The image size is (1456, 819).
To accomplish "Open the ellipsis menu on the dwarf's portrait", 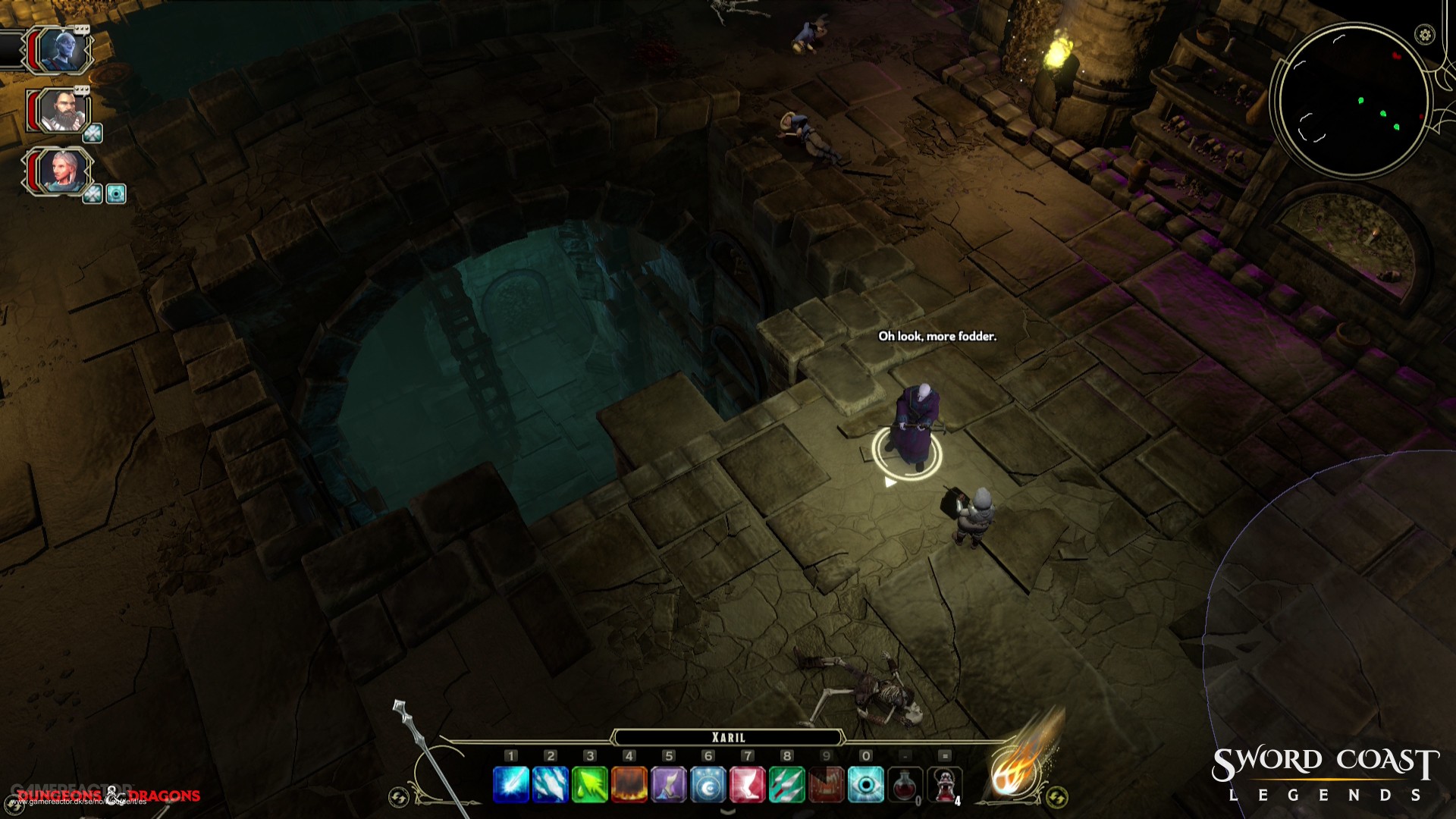I will coord(82,89).
